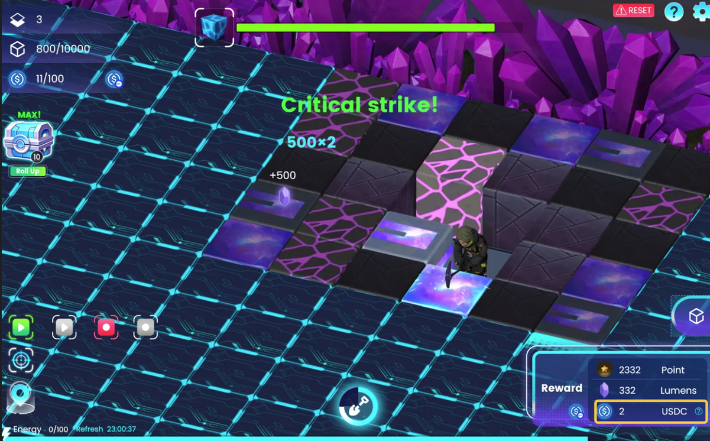
Task: Tap the green Roll Up button
Action: [28, 171]
